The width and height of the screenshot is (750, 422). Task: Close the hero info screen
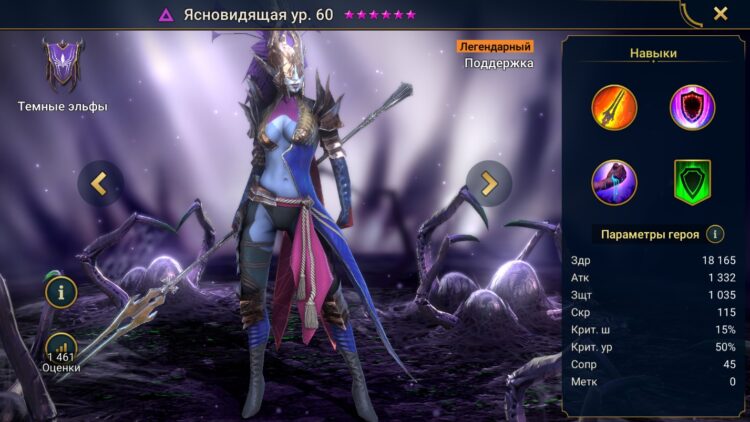(720, 14)
